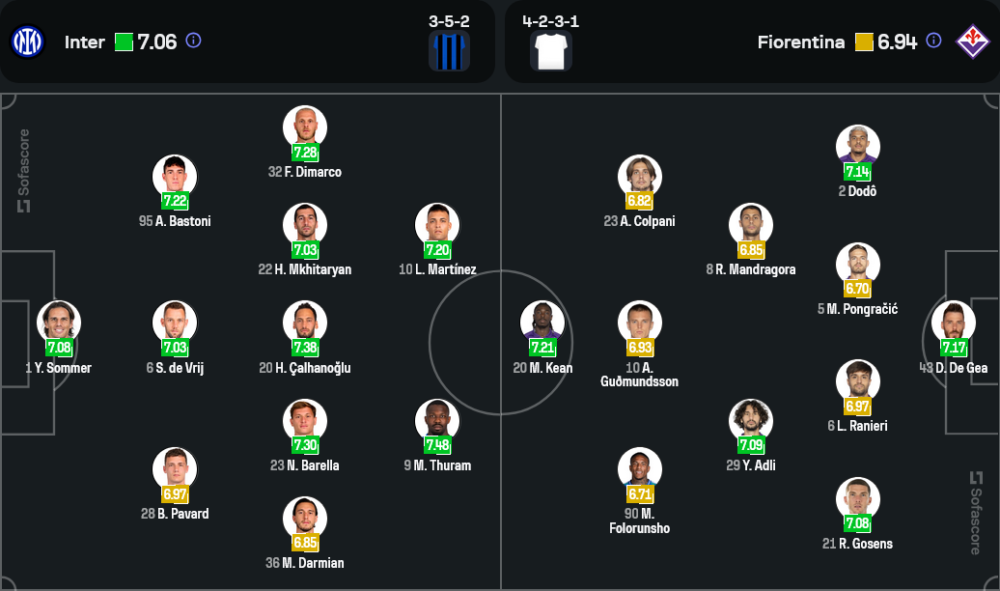Image resolution: width=1000 pixels, height=591 pixels.
Task: Open Fiorentina's rating info icon
Action: (933, 41)
